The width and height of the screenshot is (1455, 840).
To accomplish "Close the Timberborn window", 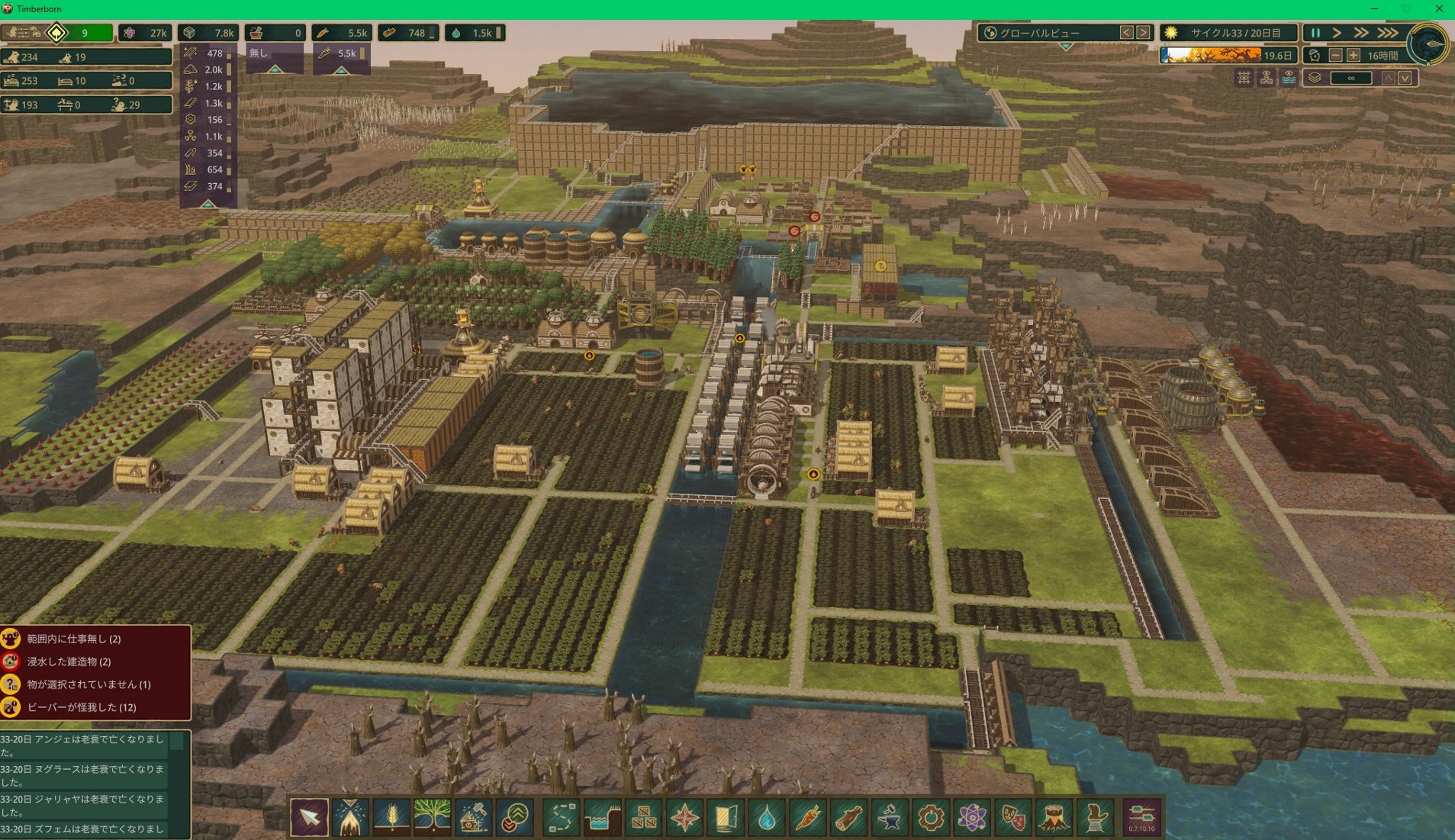I will click(1439, 8).
